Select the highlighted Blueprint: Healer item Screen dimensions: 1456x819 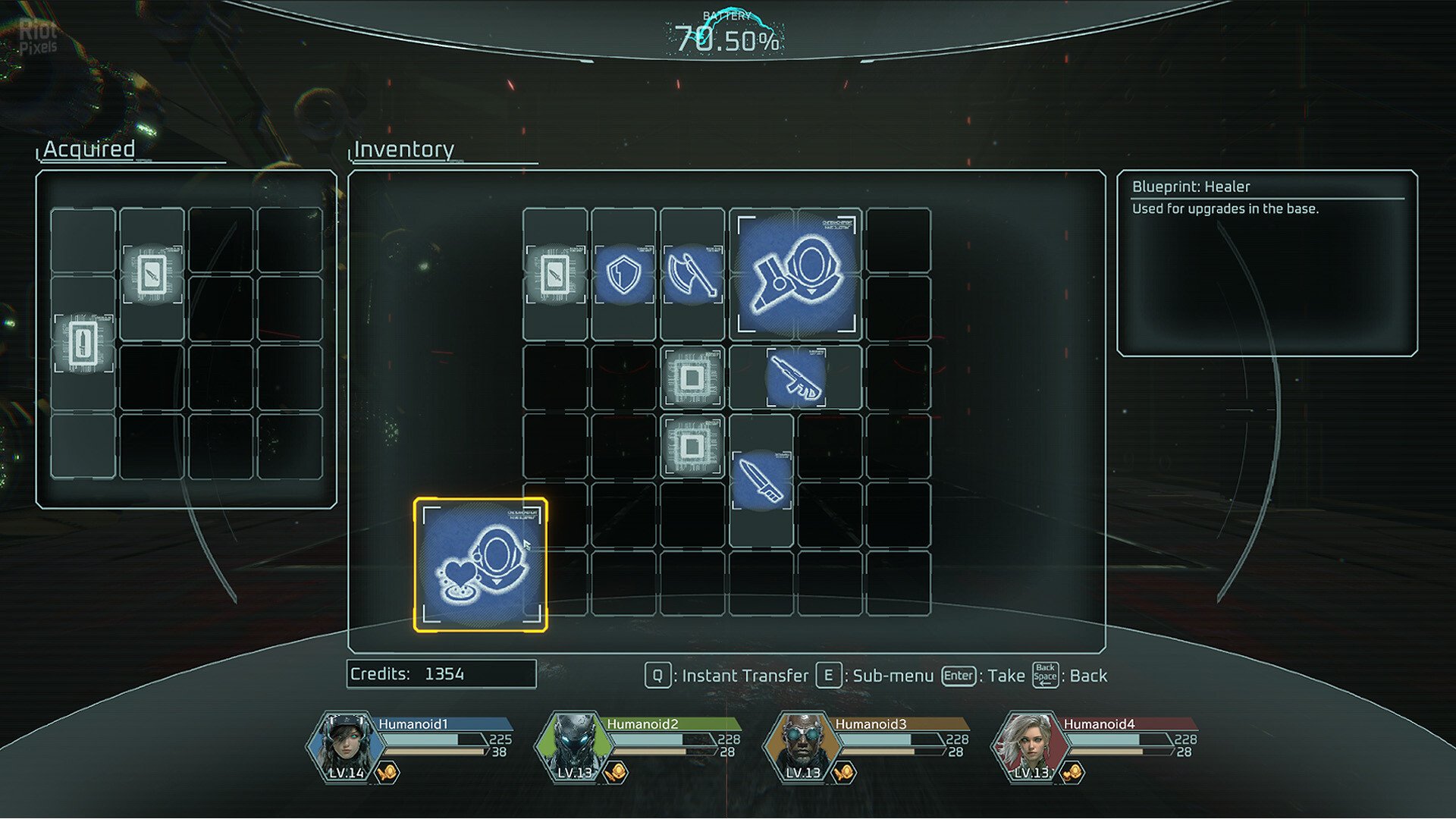coord(480,564)
